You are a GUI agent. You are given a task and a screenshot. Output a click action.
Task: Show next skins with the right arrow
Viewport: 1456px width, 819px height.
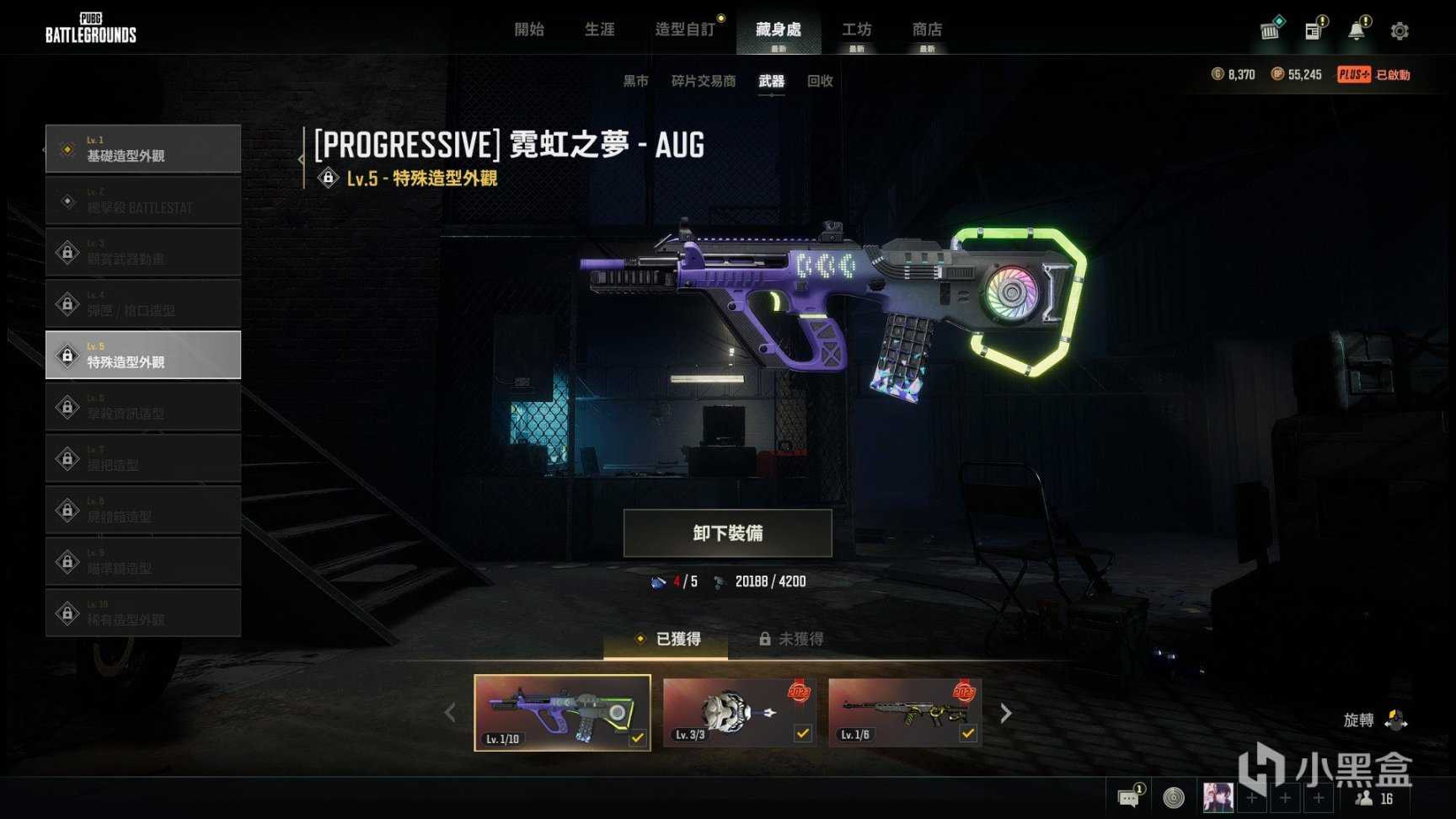[1005, 714]
